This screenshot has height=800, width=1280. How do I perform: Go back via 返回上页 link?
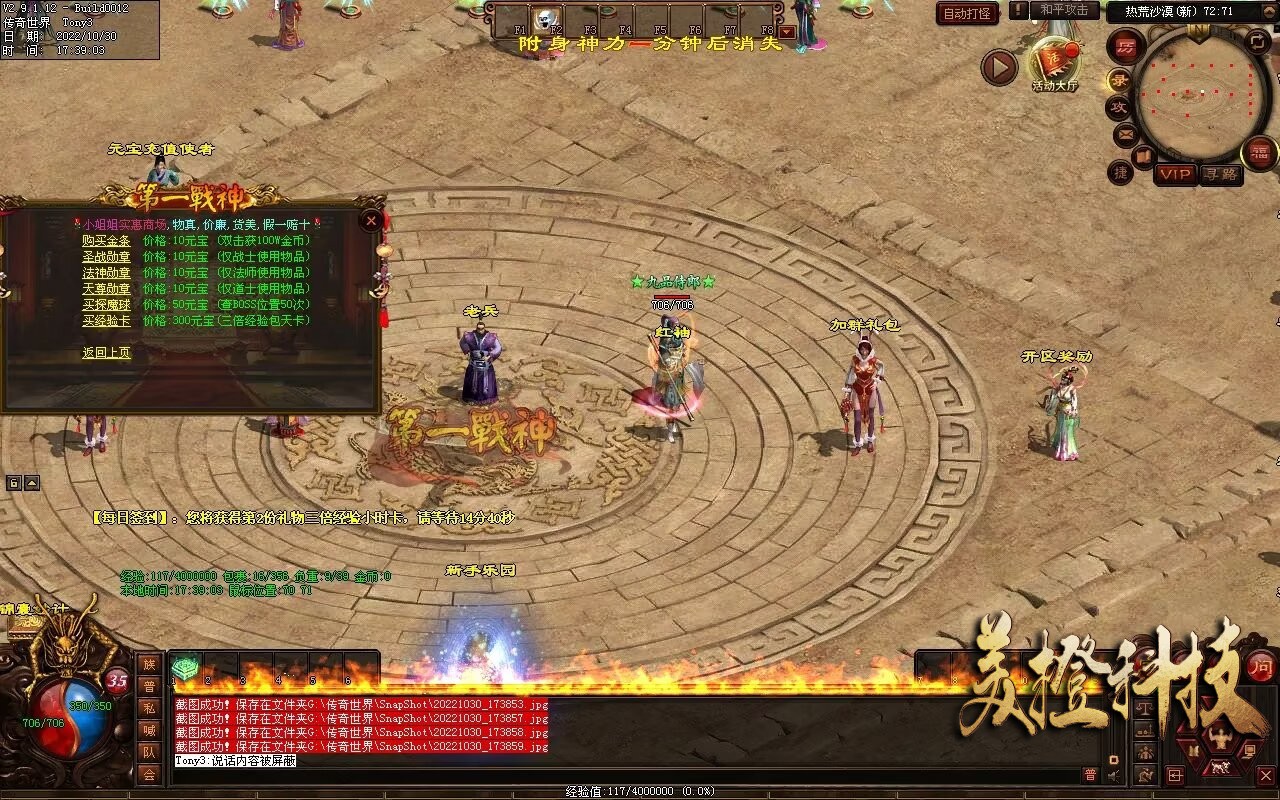pos(106,353)
